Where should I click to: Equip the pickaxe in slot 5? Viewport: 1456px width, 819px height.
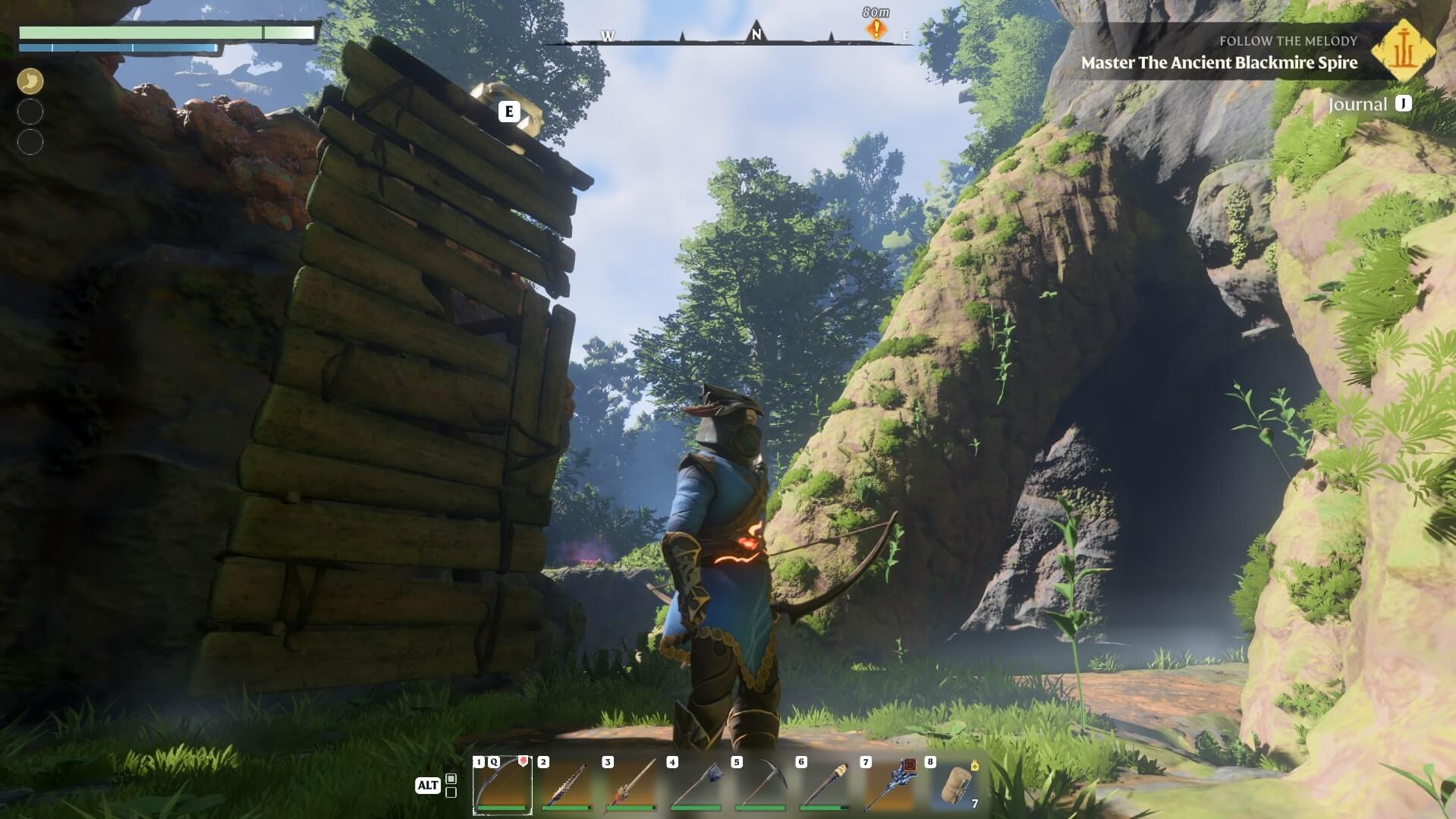pyautogui.click(x=760, y=785)
